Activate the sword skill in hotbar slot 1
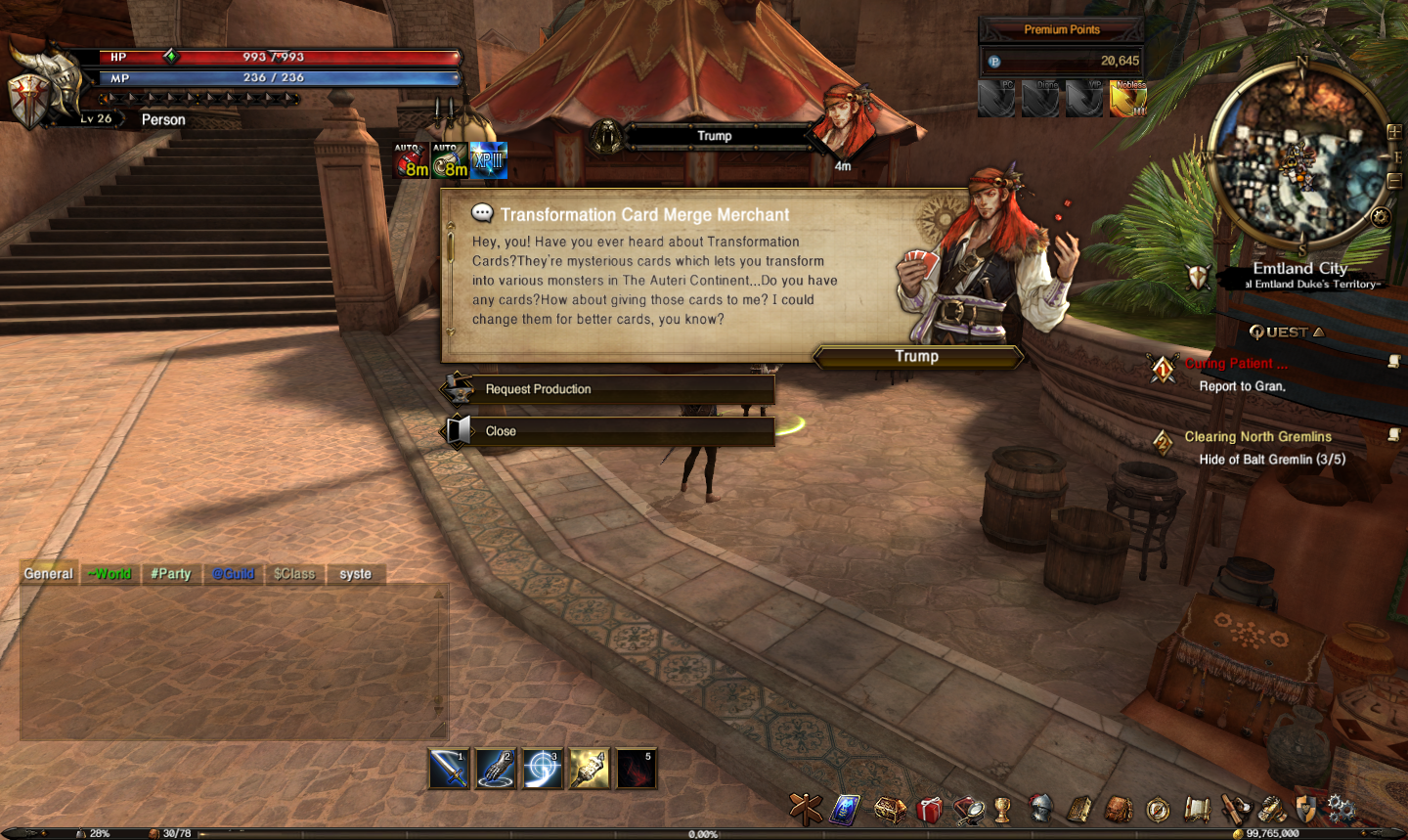Screen dimensions: 1408x840 tap(449, 770)
